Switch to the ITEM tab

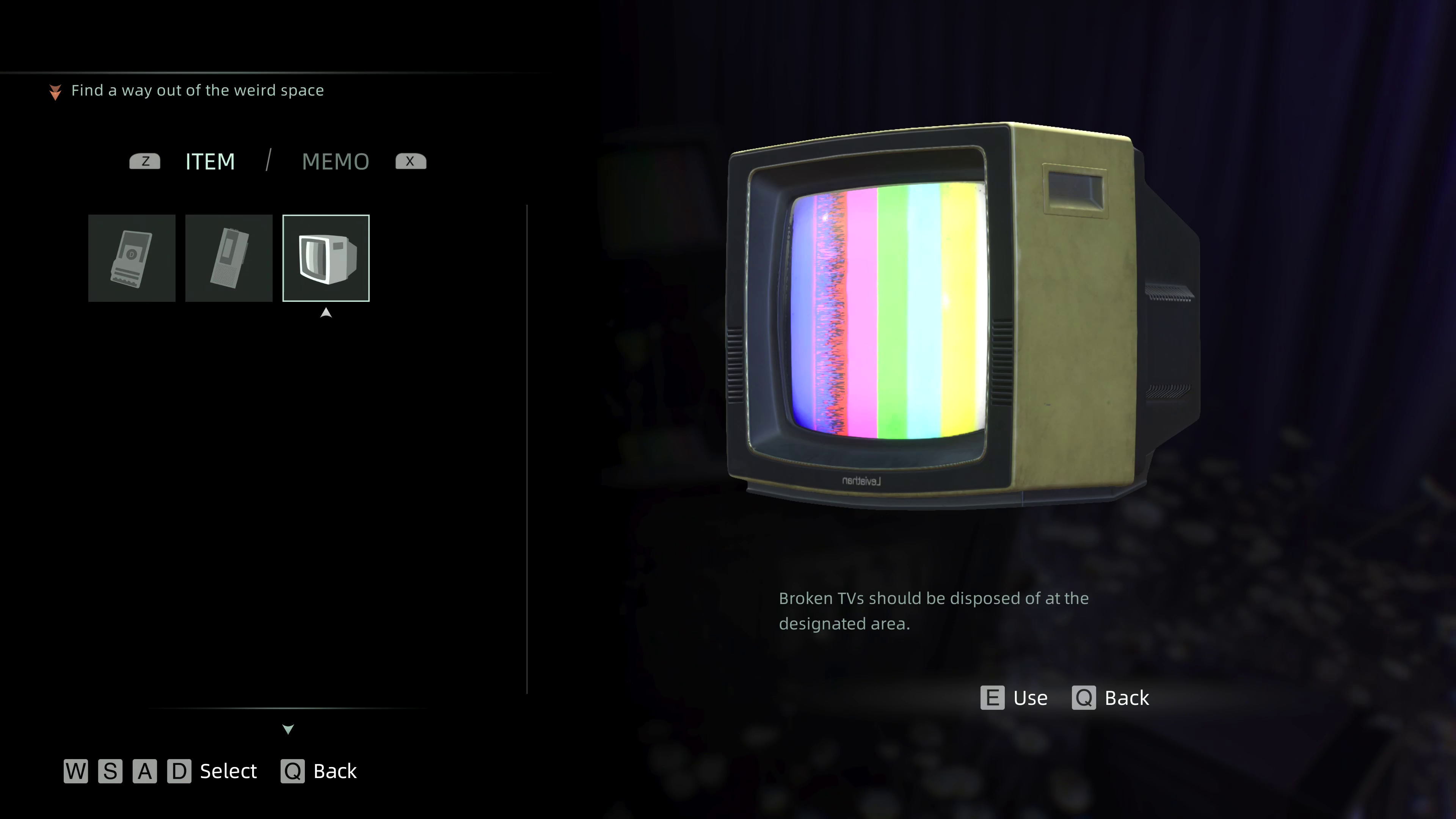[x=210, y=162]
